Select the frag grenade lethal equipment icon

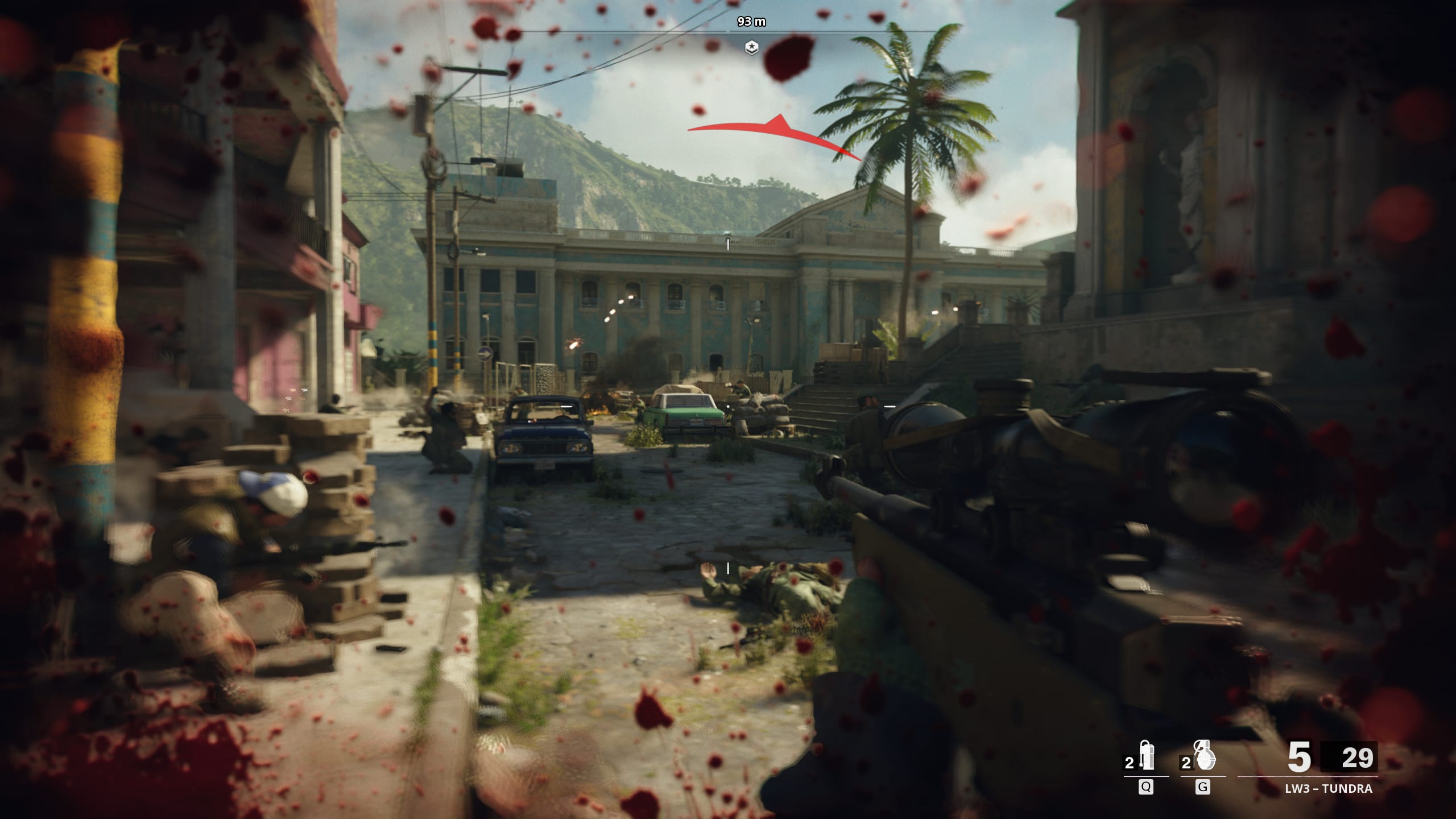point(1205,756)
